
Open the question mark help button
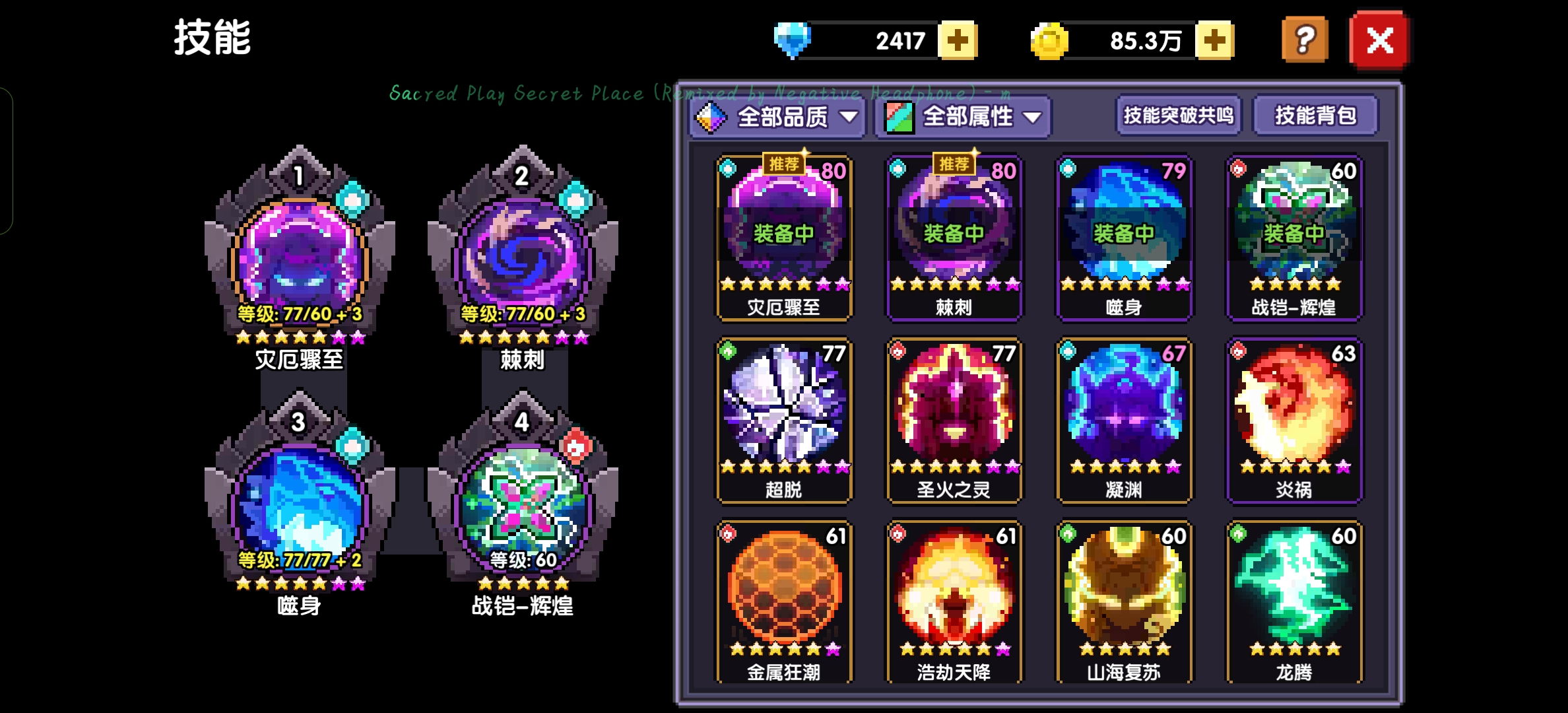(x=1305, y=41)
